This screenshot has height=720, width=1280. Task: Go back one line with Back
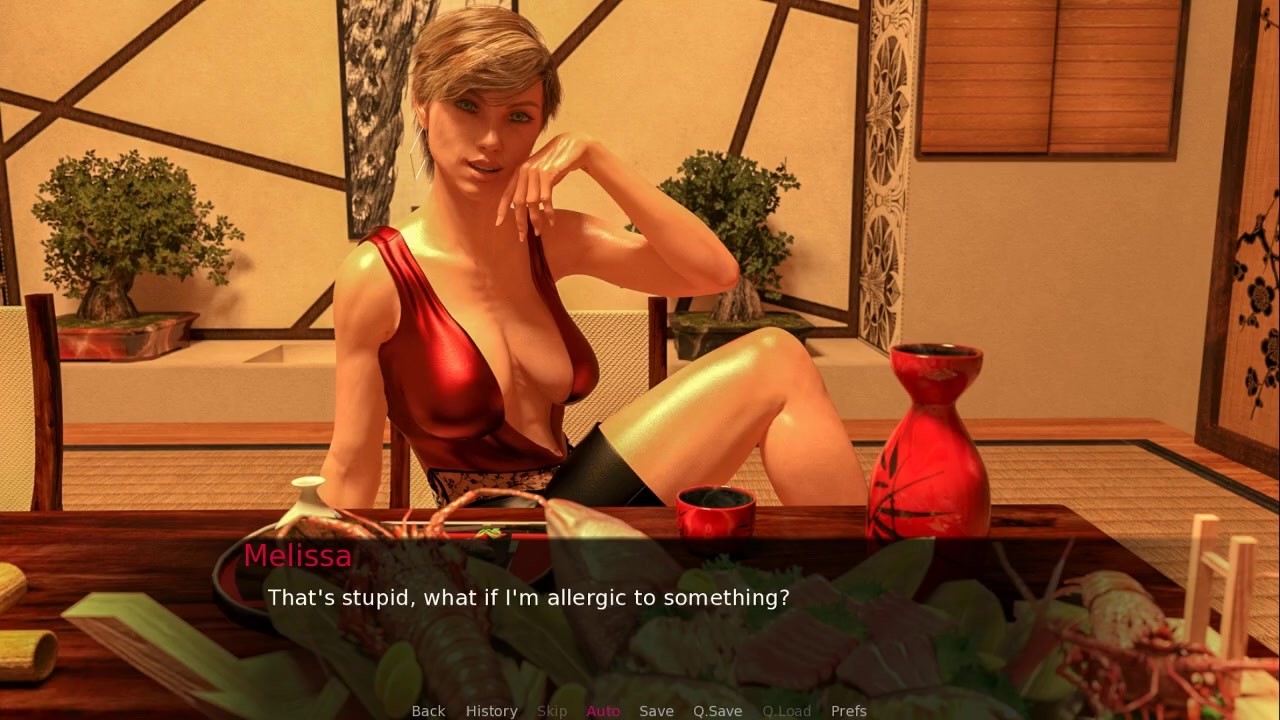point(428,711)
